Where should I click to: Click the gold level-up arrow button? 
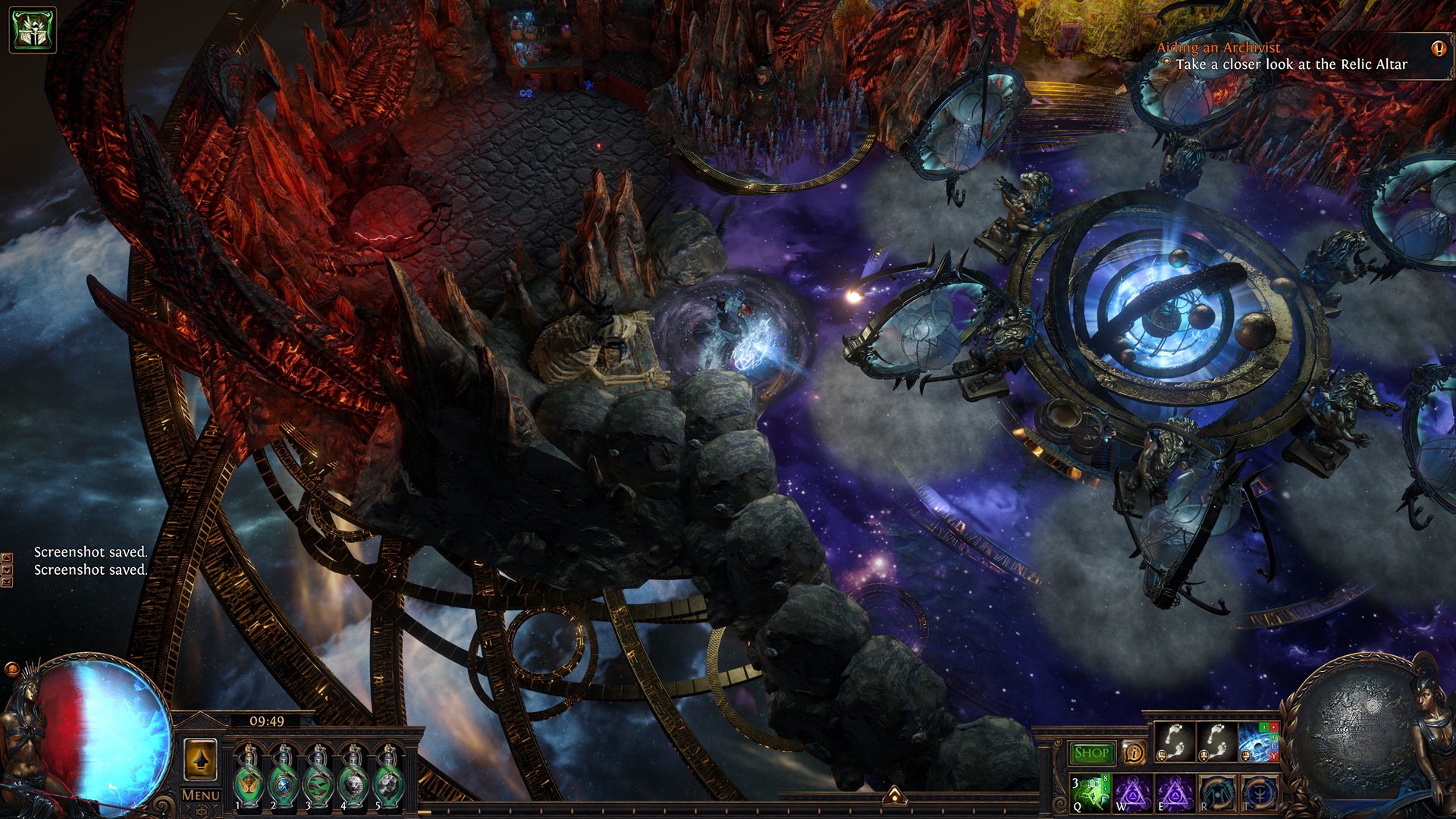(200, 760)
